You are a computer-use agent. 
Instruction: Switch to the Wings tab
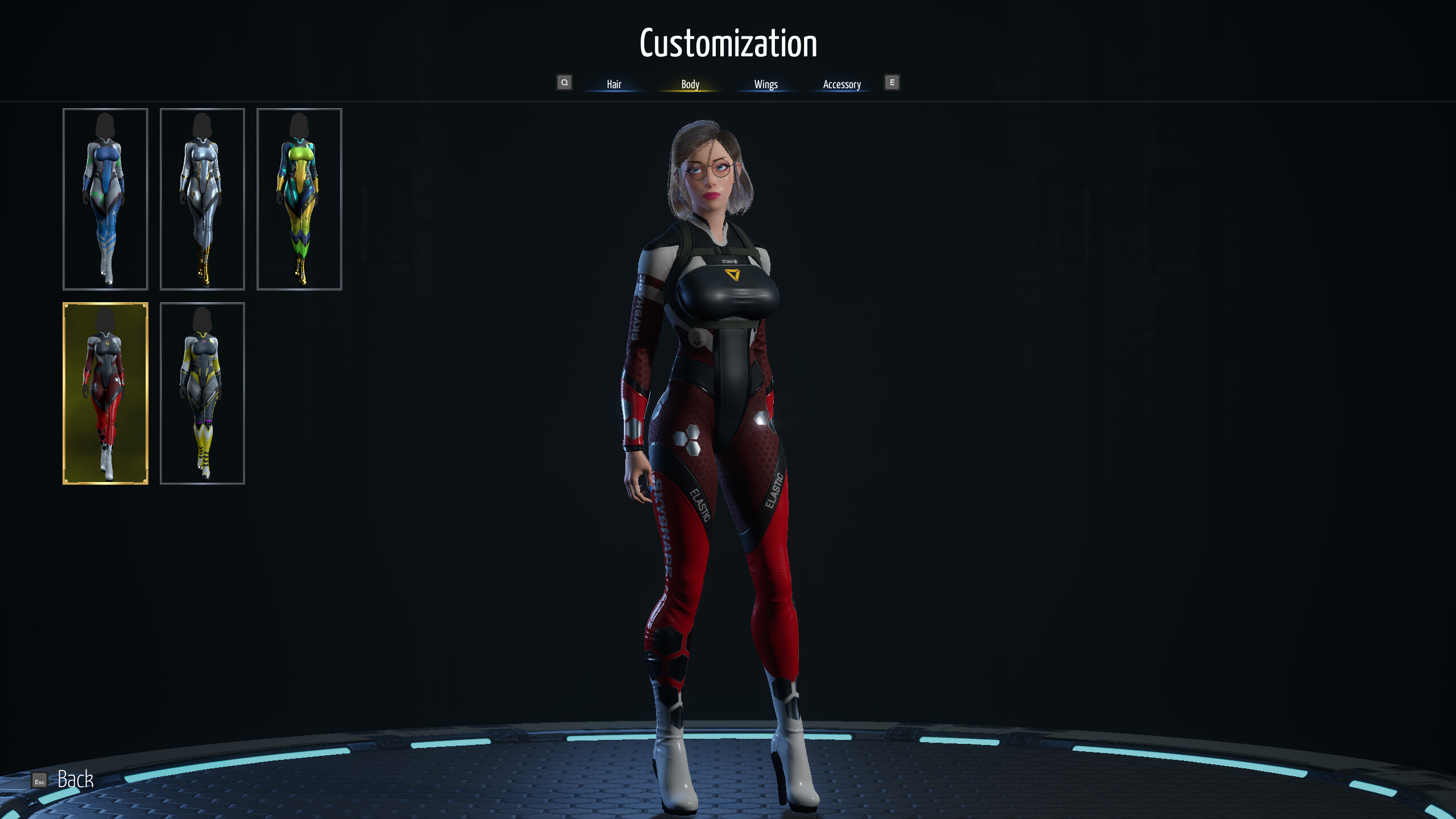[x=765, y=84]
